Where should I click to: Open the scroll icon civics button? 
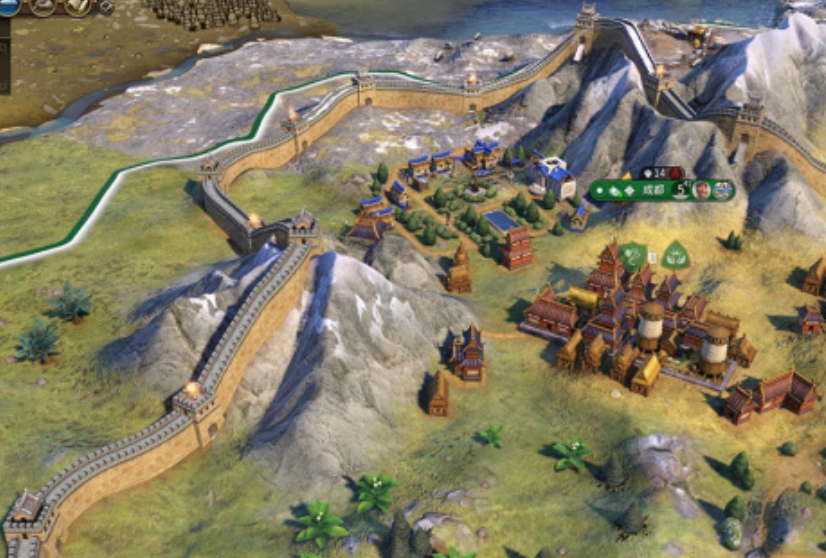point(78,6)
